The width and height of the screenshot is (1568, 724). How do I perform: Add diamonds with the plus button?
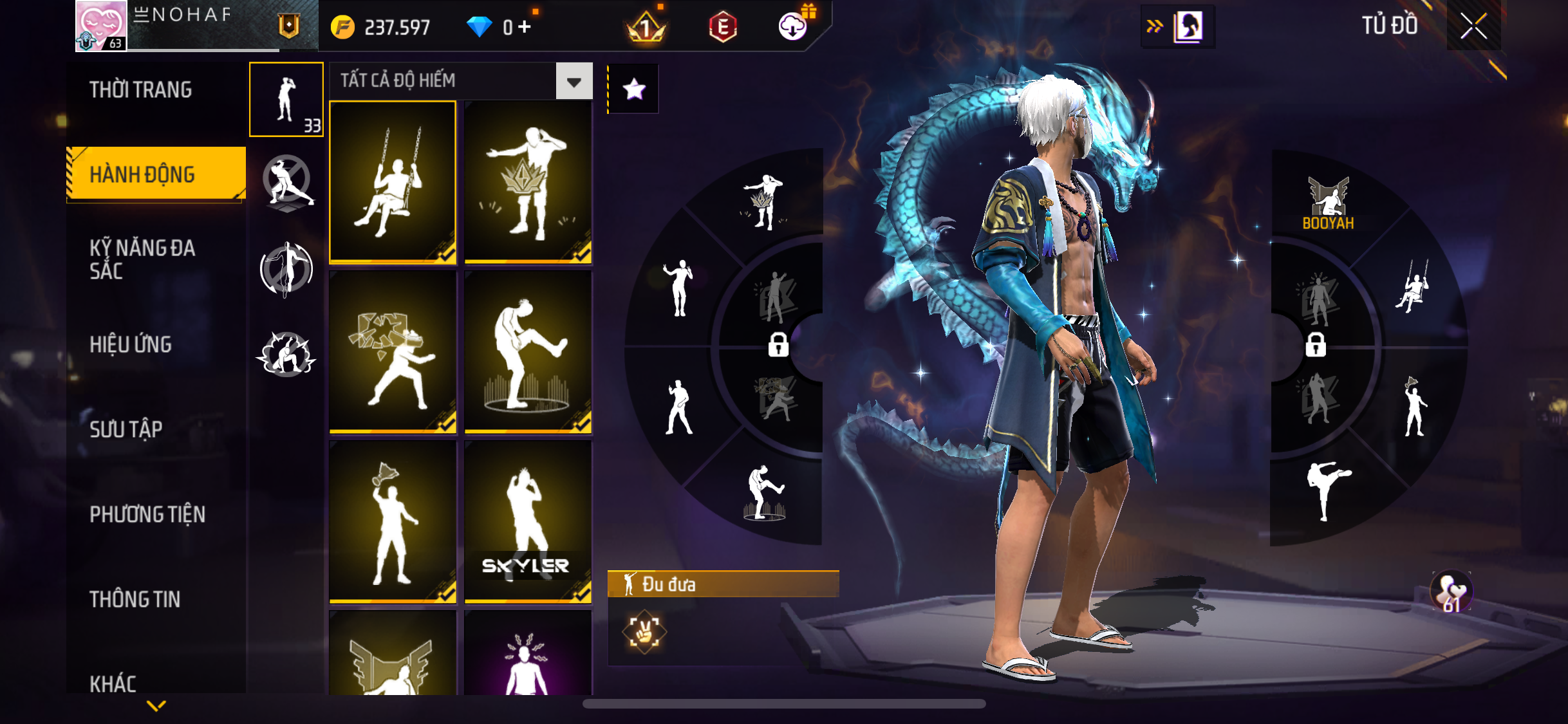click(525, 26)
